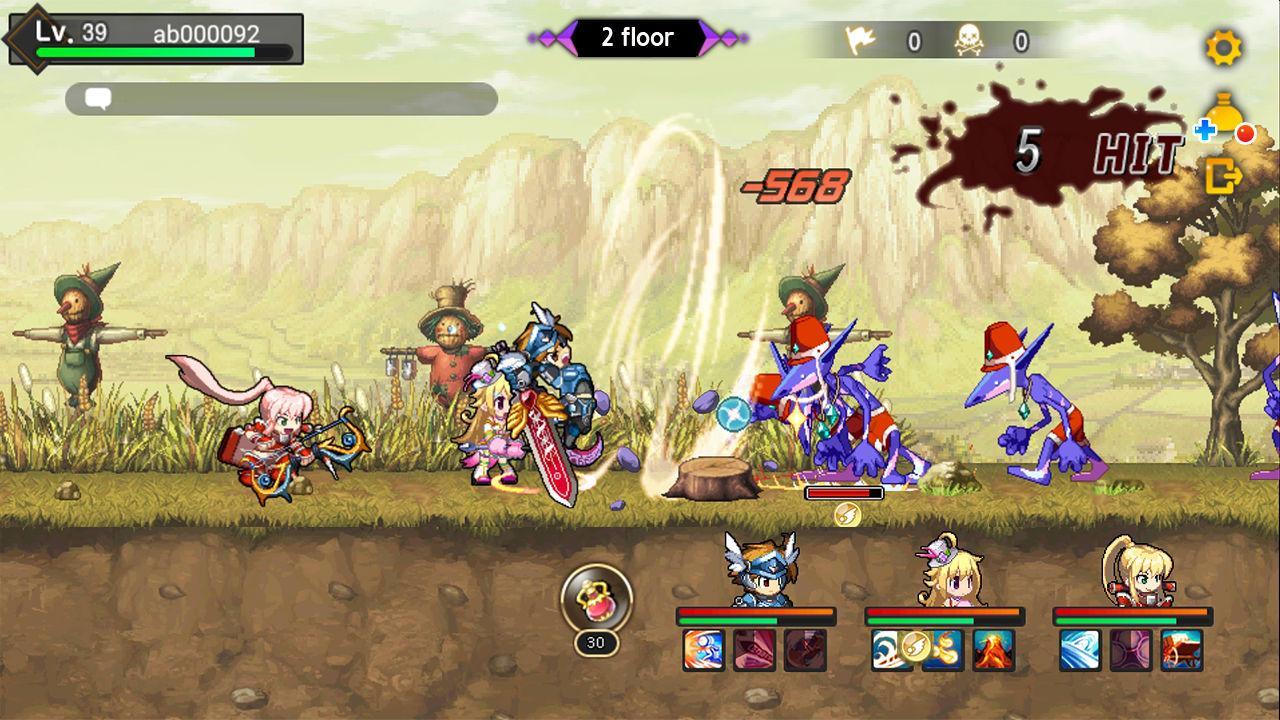Image resolution: width=1280 pixels, height=720 pixels.
Task: Activate the knight's blue dash skill
Action: tap(704, 650)
